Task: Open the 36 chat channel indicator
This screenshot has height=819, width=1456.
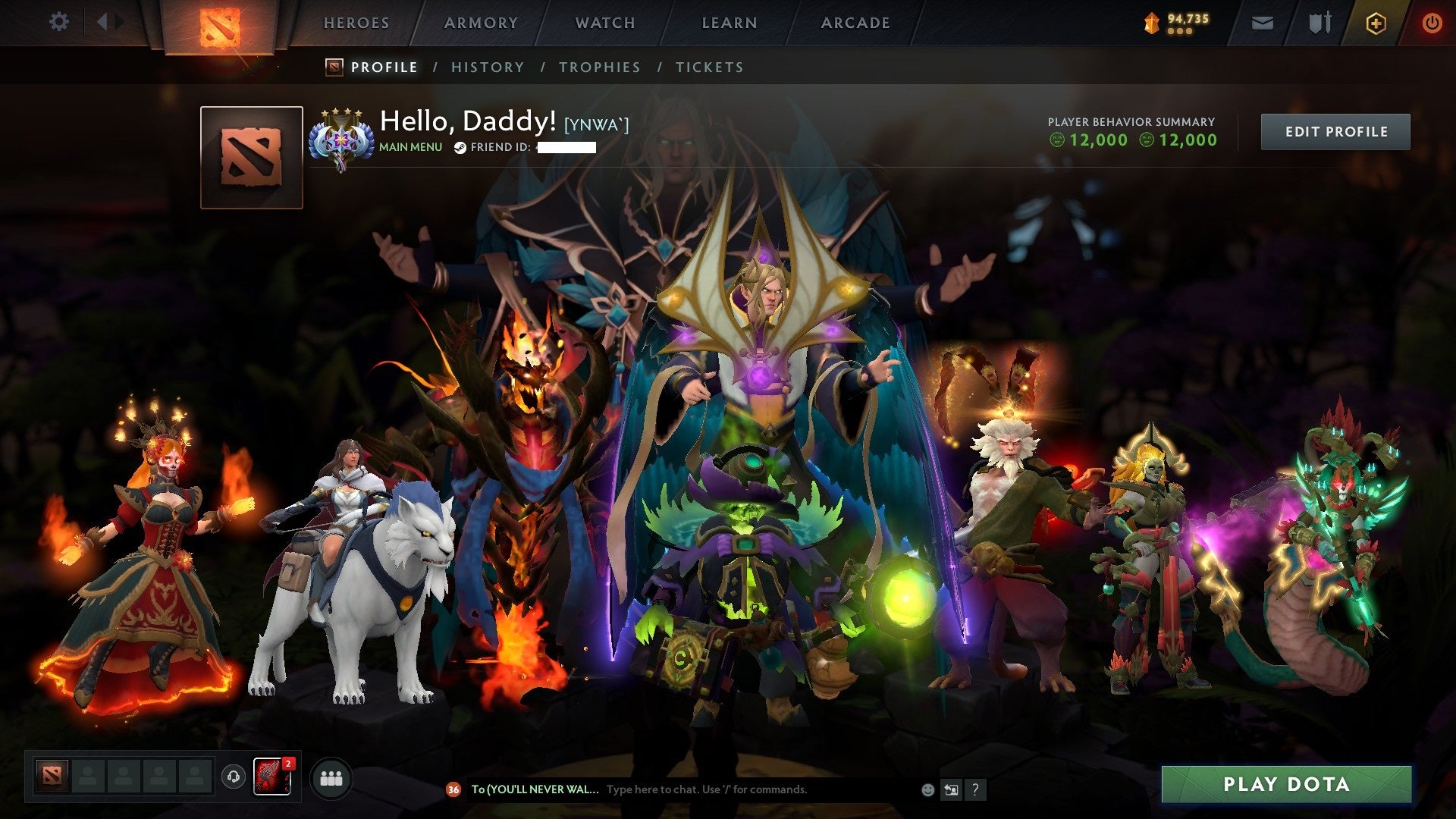Action: pyautogui.click(x=453, y=790)
